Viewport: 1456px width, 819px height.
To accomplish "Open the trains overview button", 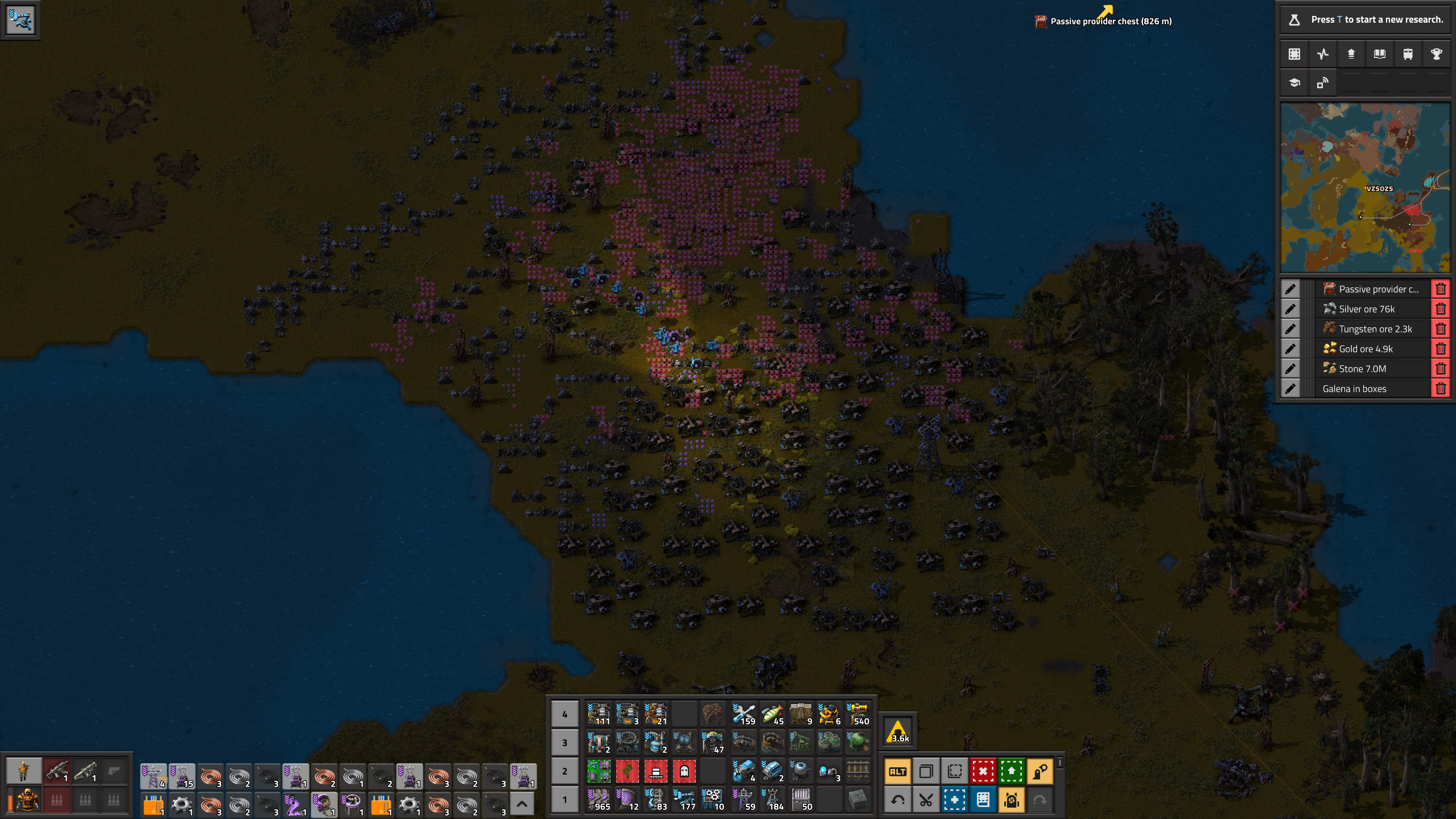I will click(1408, 54).
